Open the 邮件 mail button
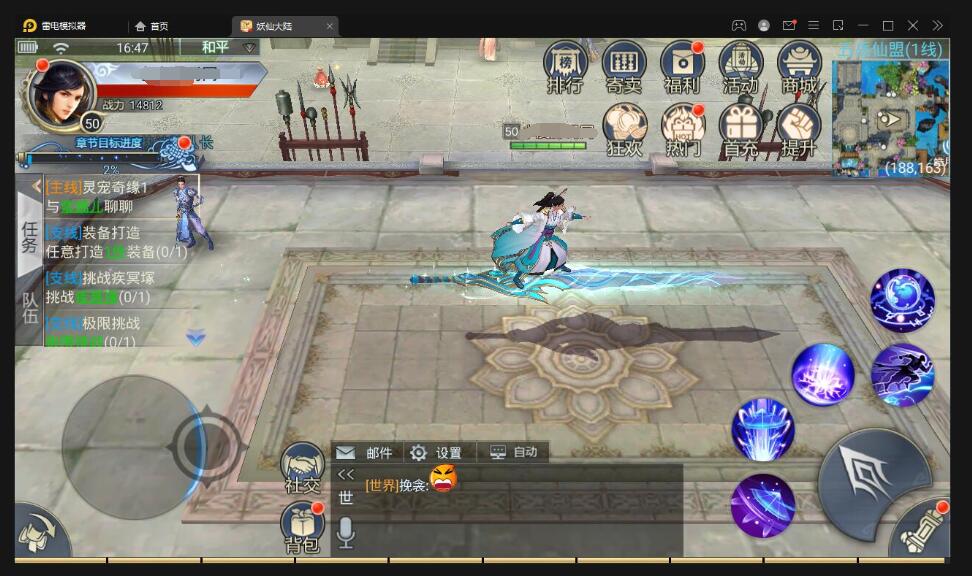Viewport: 972px width, 576px height. pyautogui.click(x=366, y=453)
